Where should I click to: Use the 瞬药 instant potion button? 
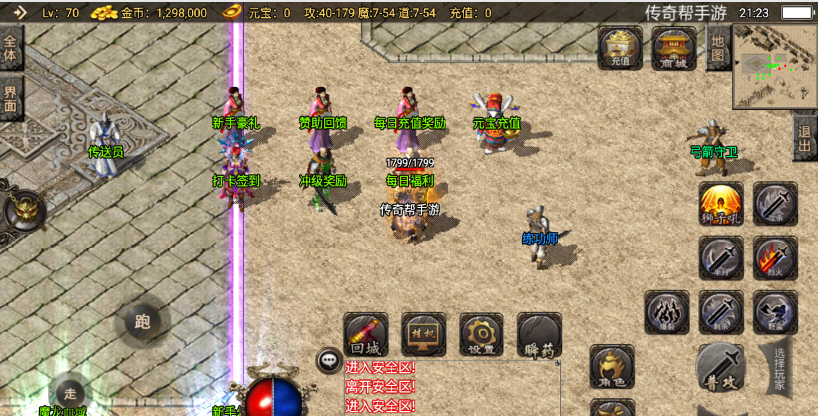coord(539,334)
